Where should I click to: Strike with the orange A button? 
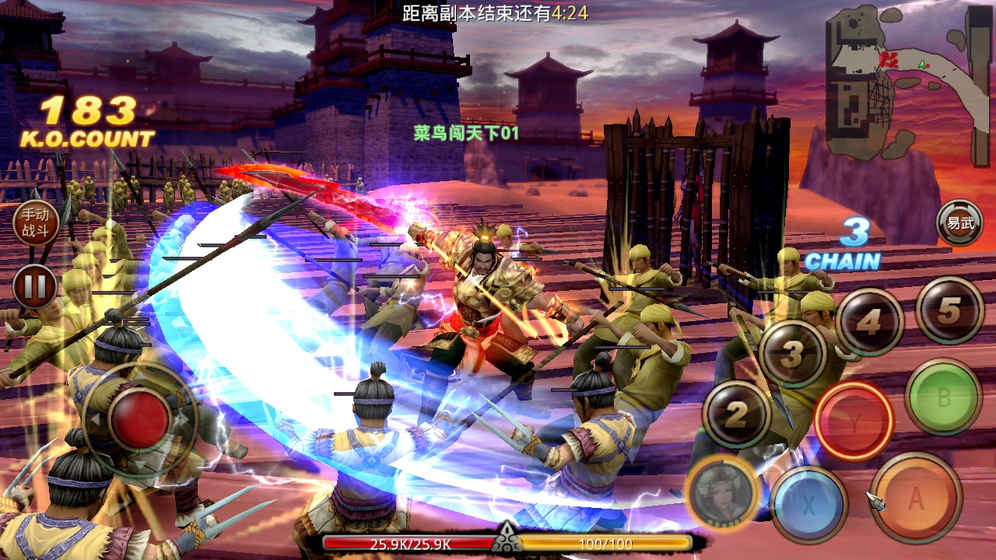coord(915,498)
